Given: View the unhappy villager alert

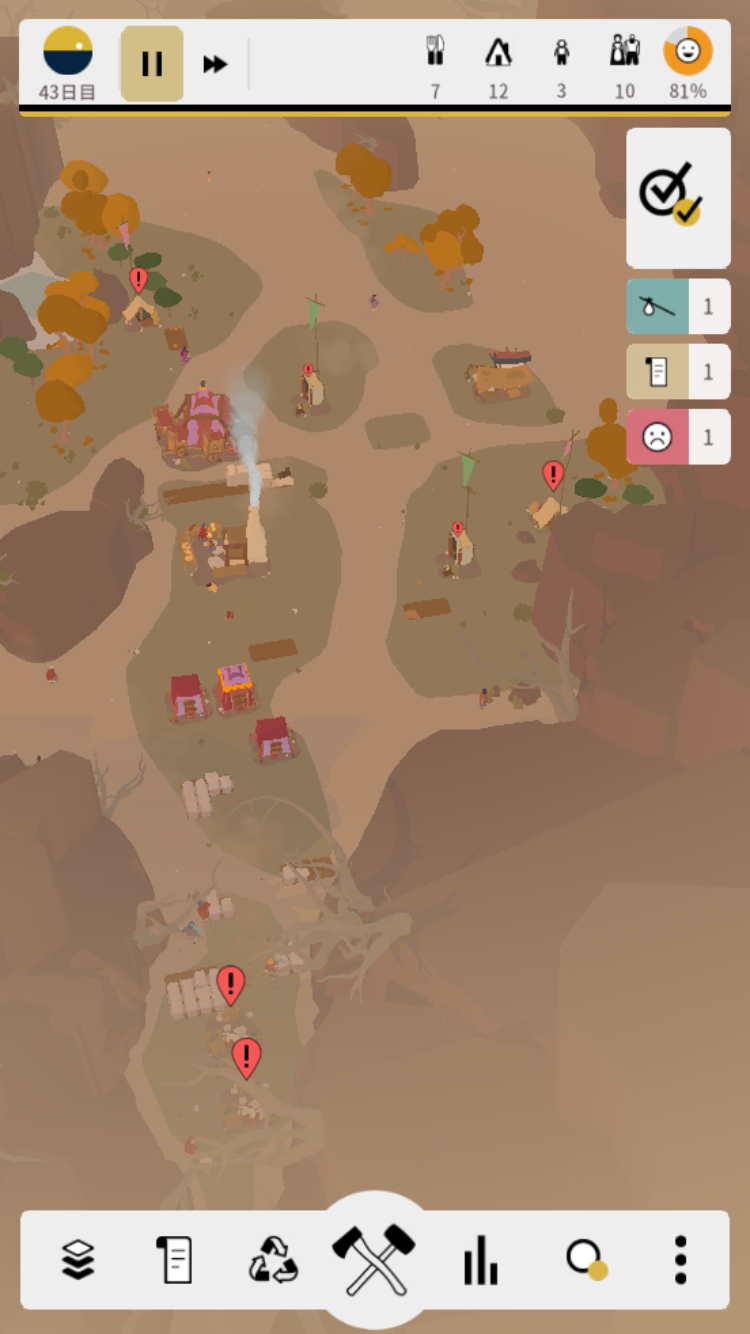Looking at the screenshot, I should [678, 437].
